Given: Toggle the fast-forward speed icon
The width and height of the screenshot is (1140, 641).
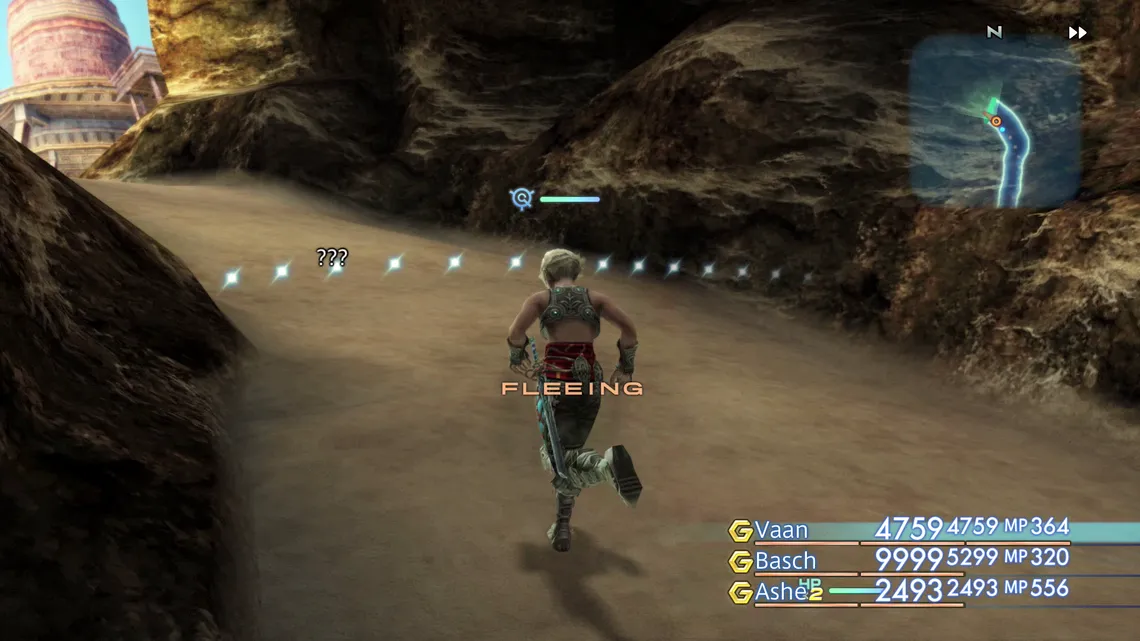Looking at the screenshot, I should 1077,33.
